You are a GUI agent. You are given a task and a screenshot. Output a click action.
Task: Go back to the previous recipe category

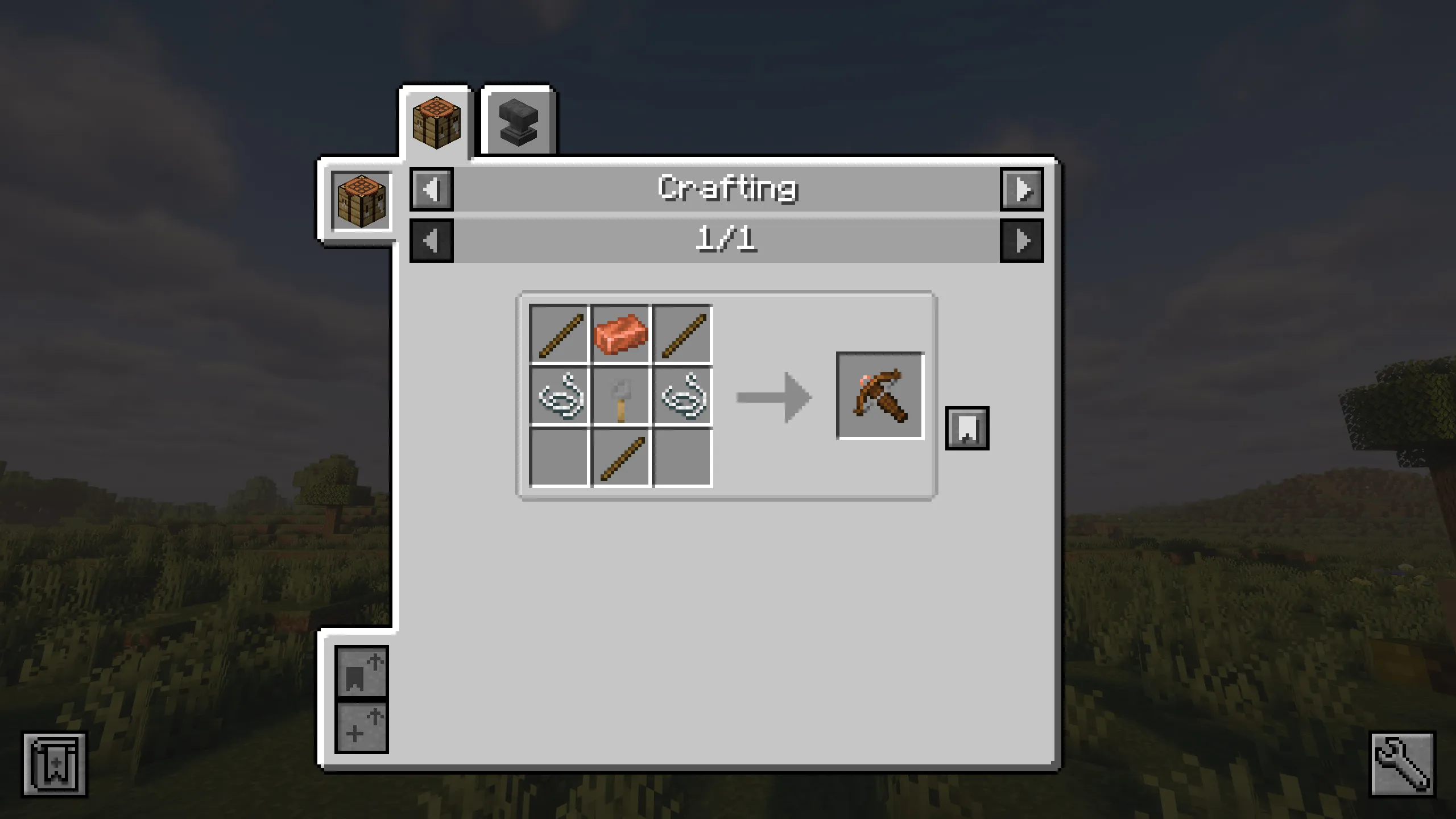point(431,191)
